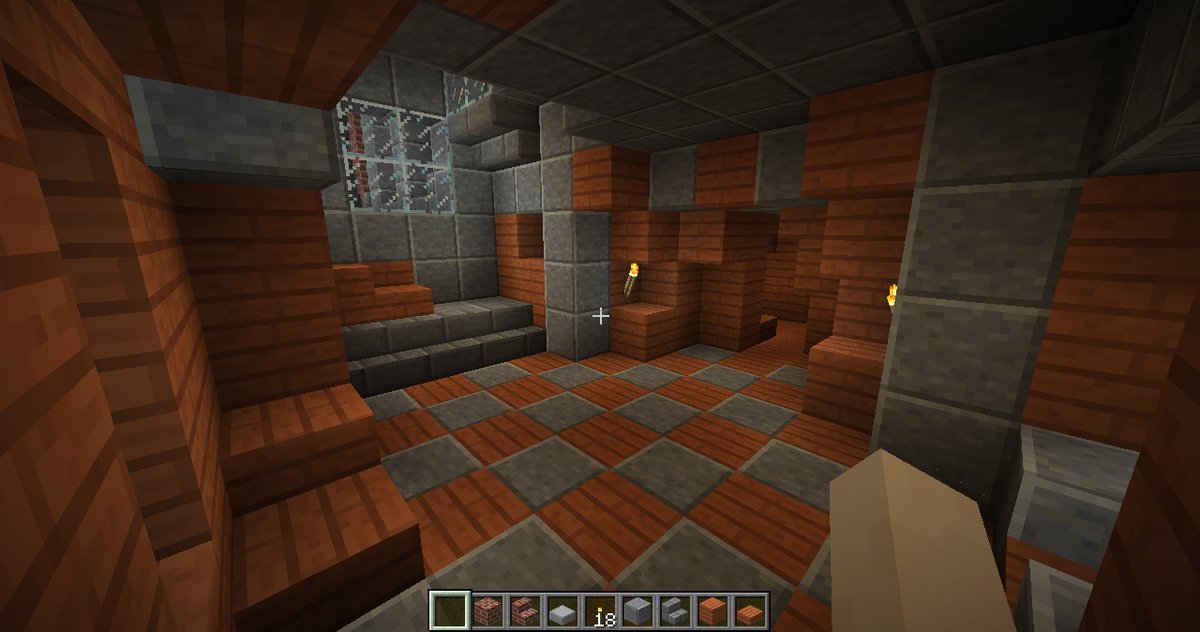This screenshot has height=632, width=1200.
Task: Select the torch stack of 18
Action: point(600,609)
